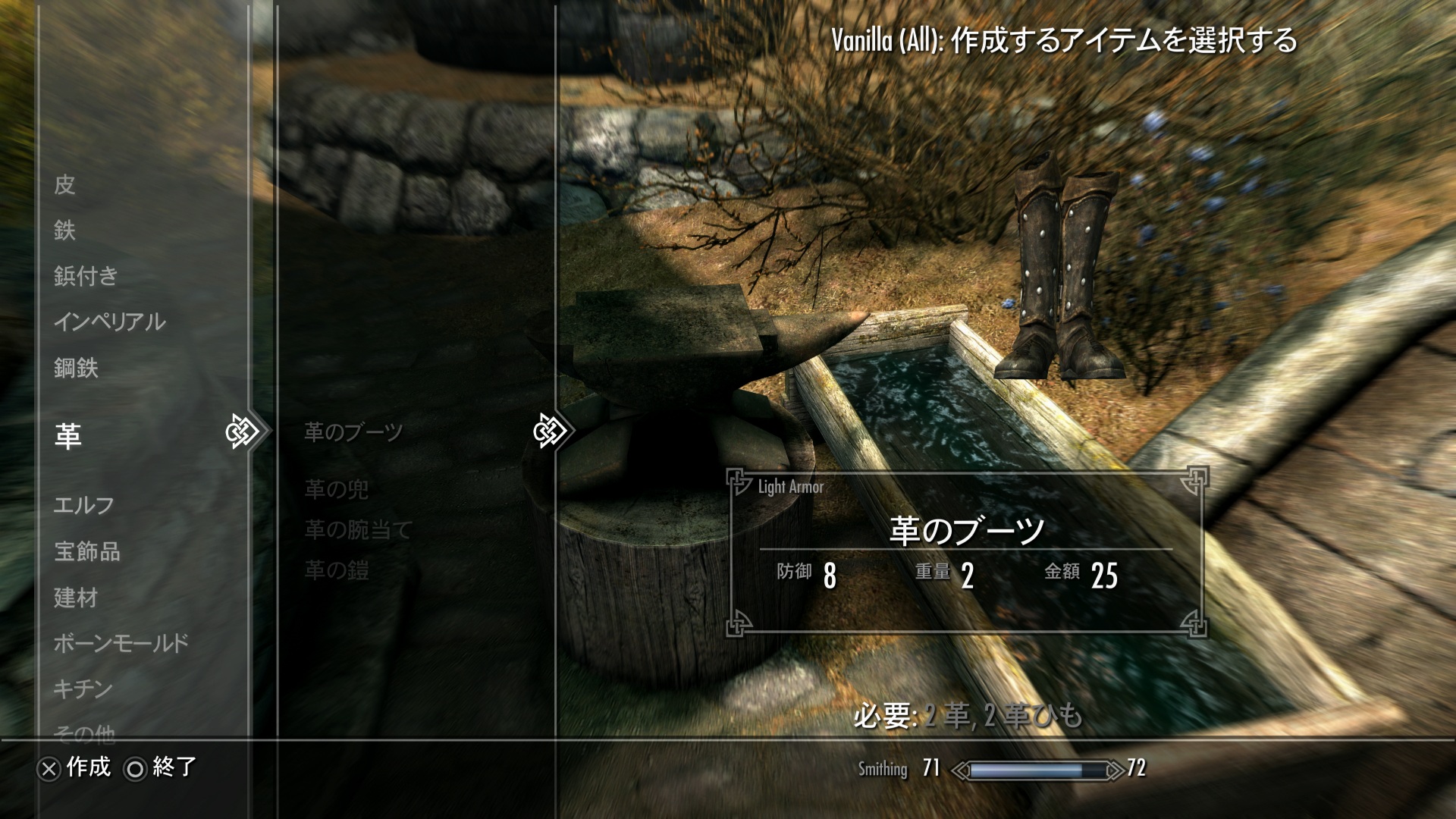Choose the 鉄 category

pos(65,230)
